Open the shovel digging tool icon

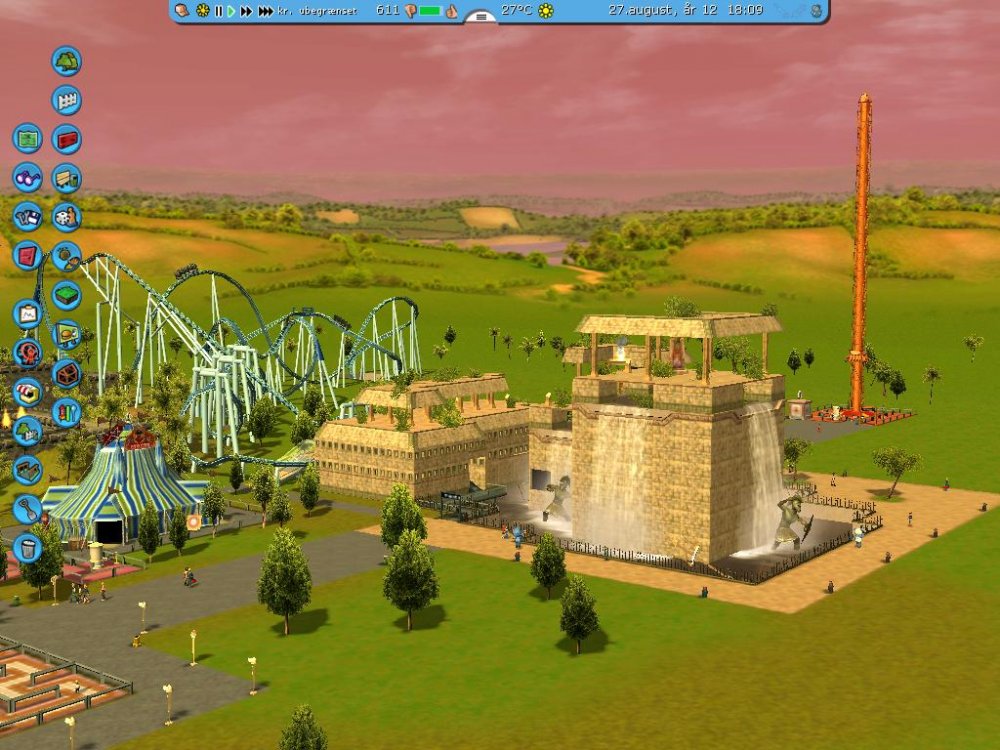(27, 509)
